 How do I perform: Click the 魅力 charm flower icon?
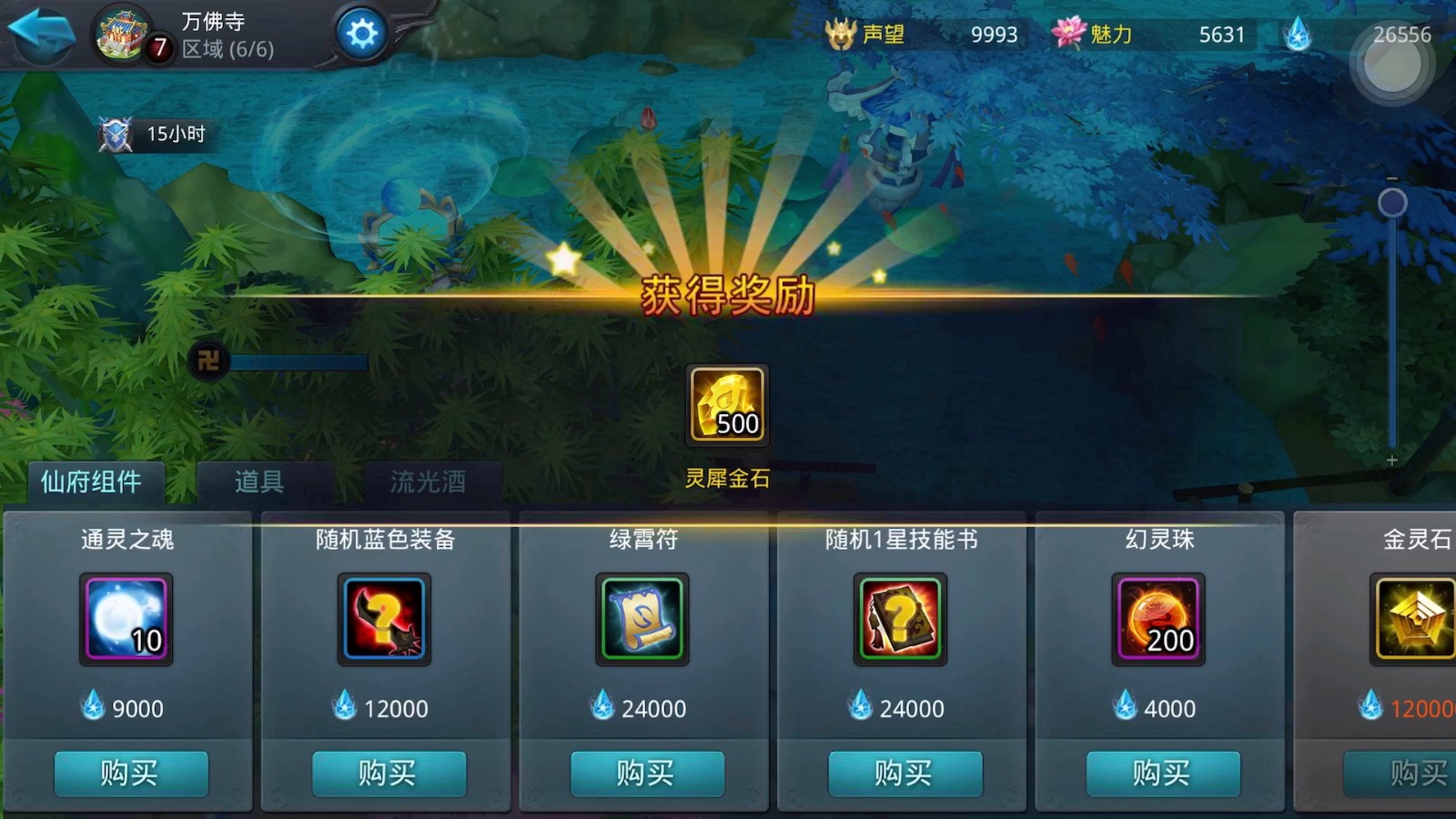1068,35
